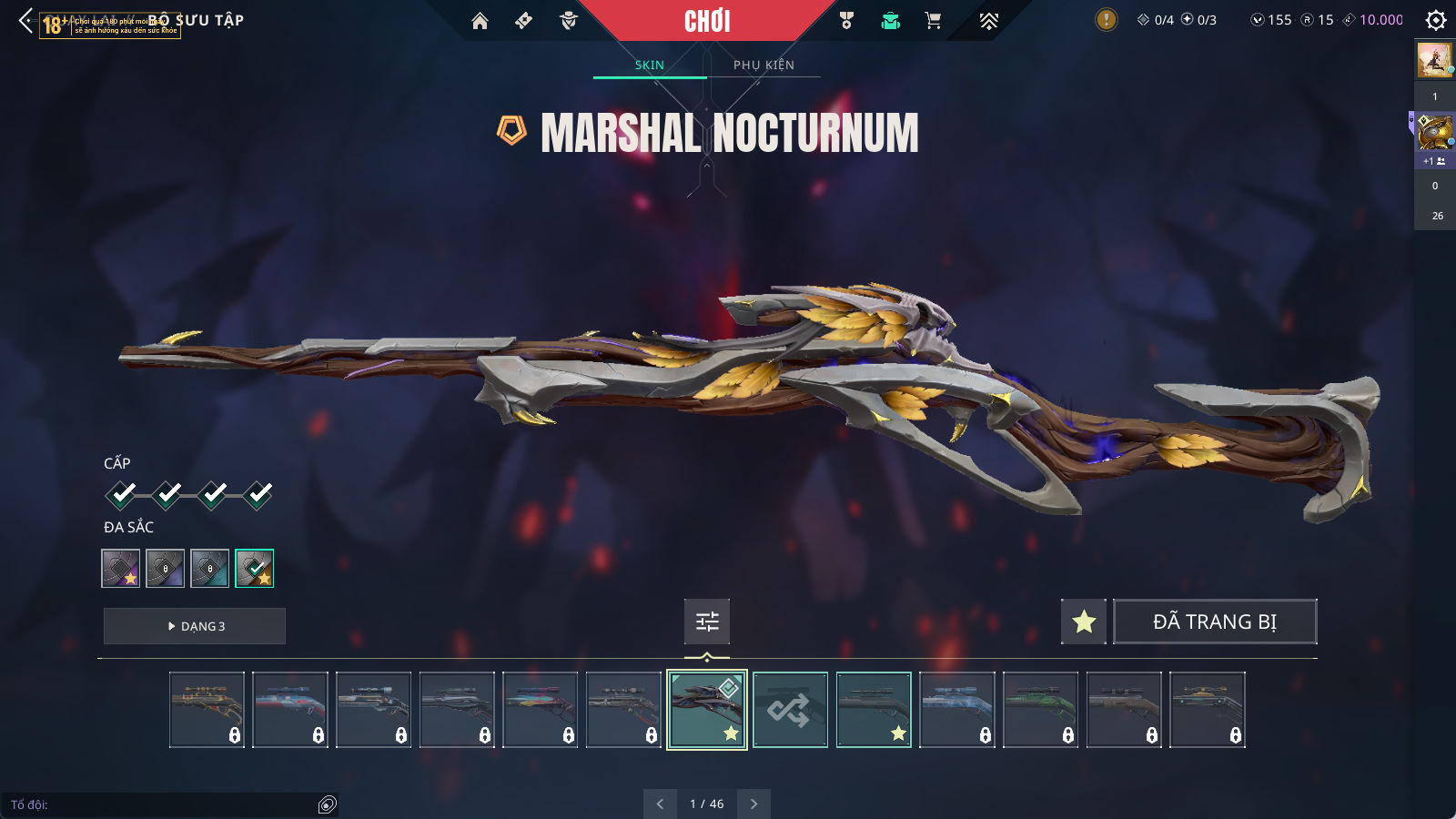Toggle the favorite star button
The image size is (1456, 819).
[1084, 622]
